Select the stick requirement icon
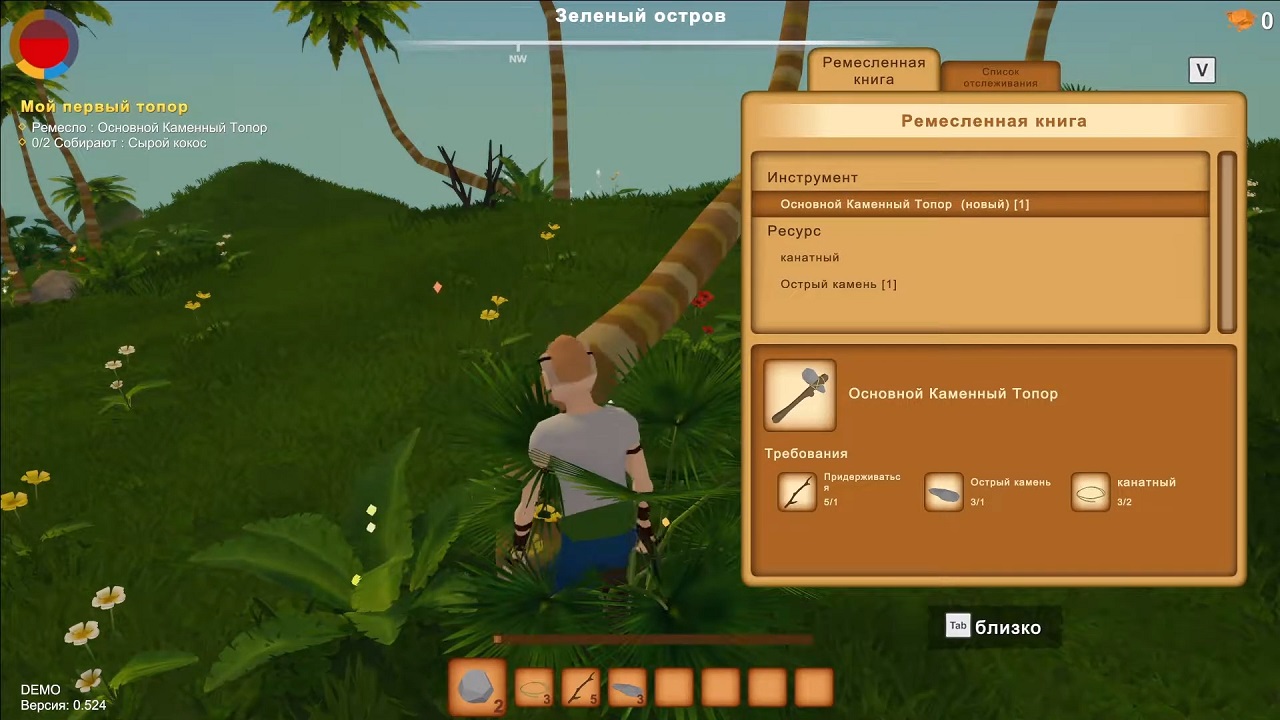This screenshot has width=1280, height=720. 798,492
